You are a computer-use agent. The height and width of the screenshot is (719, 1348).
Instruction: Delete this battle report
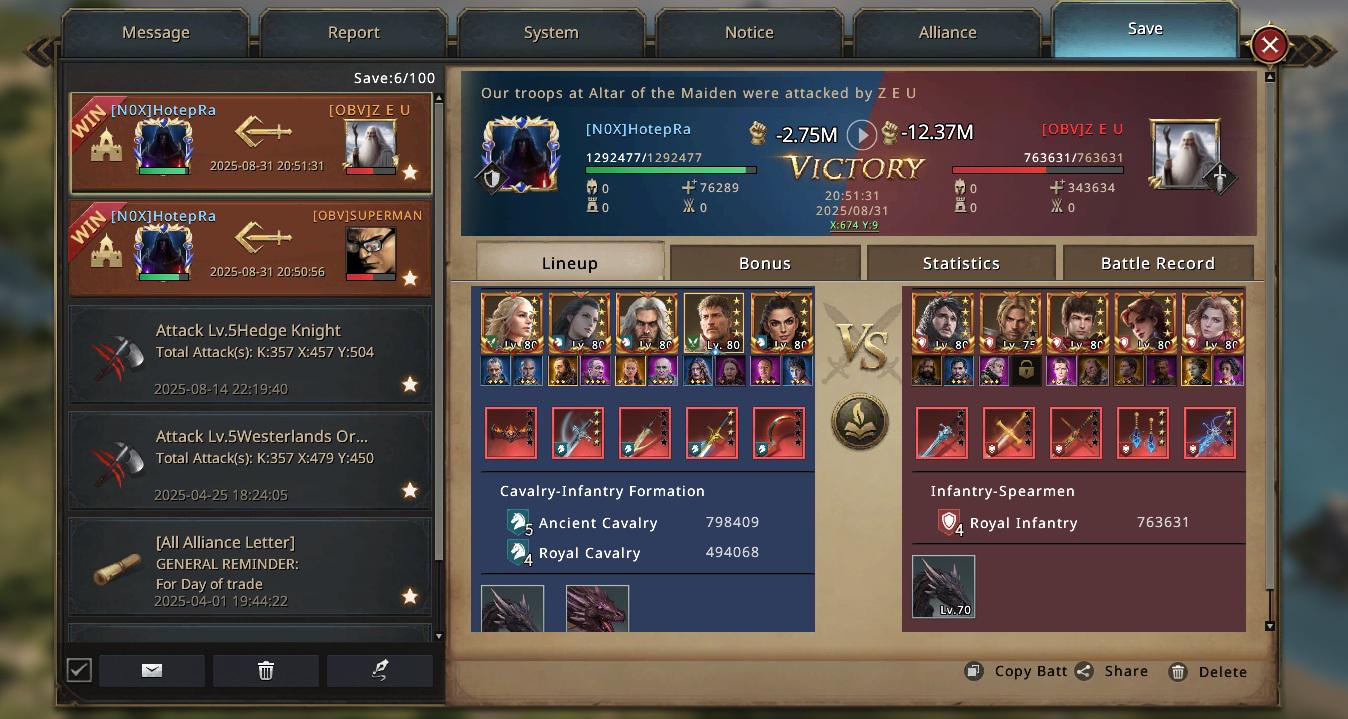1209,672
